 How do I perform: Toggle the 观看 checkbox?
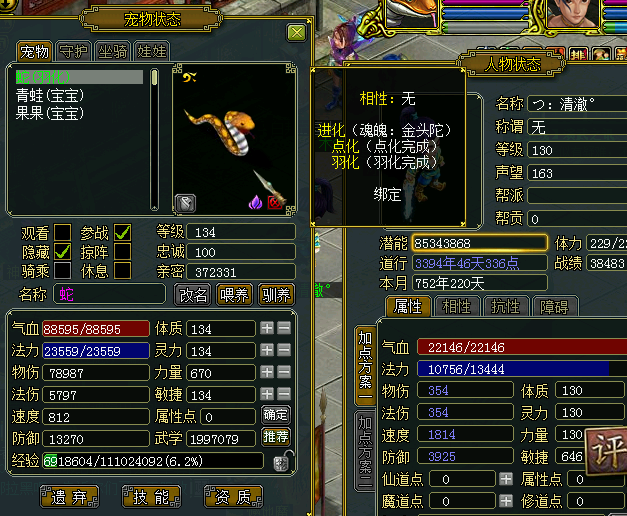[63, 233]
